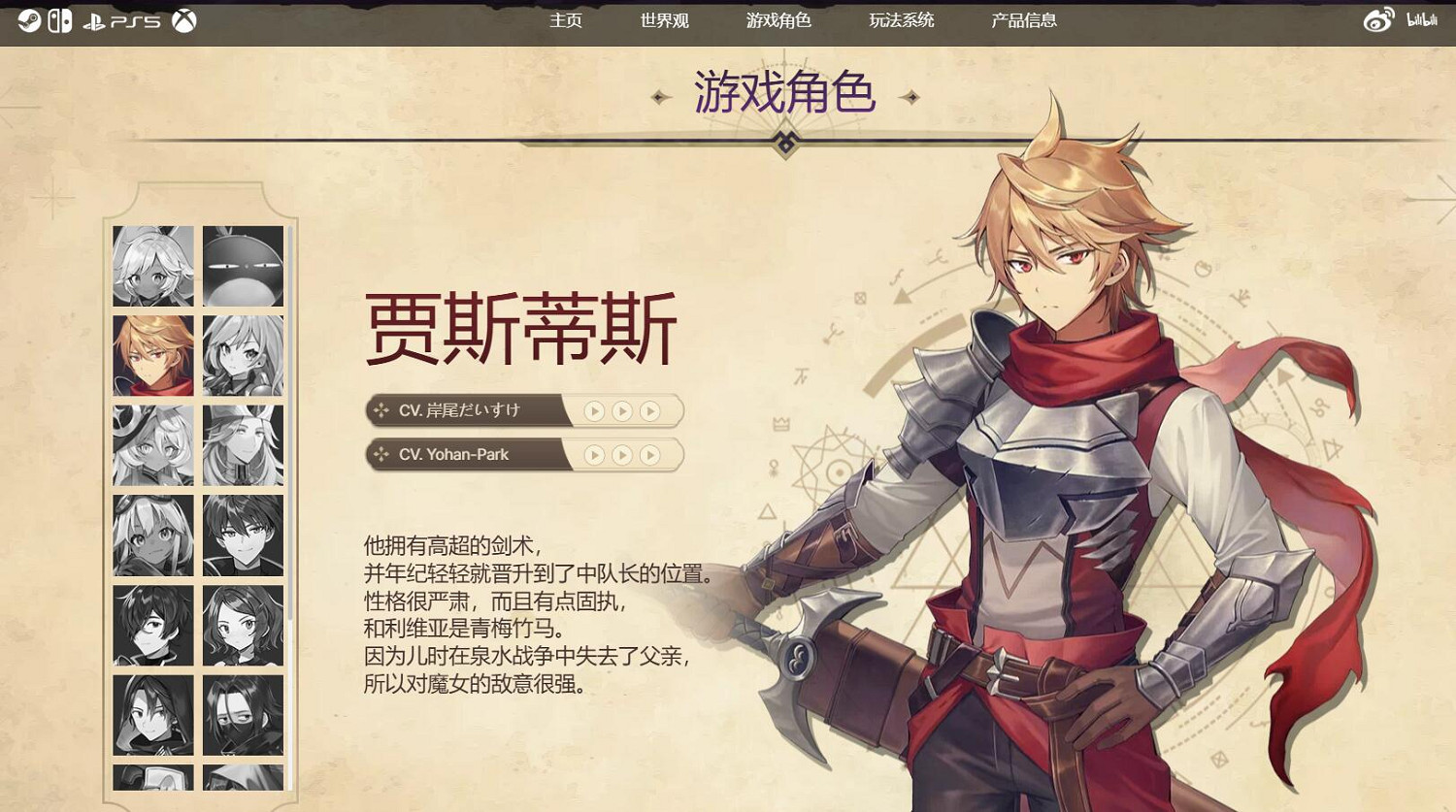Play the first voice sample of 岸尾だいすけ
The width and height of the screenshot is (1456, 812).
(594, 410)
